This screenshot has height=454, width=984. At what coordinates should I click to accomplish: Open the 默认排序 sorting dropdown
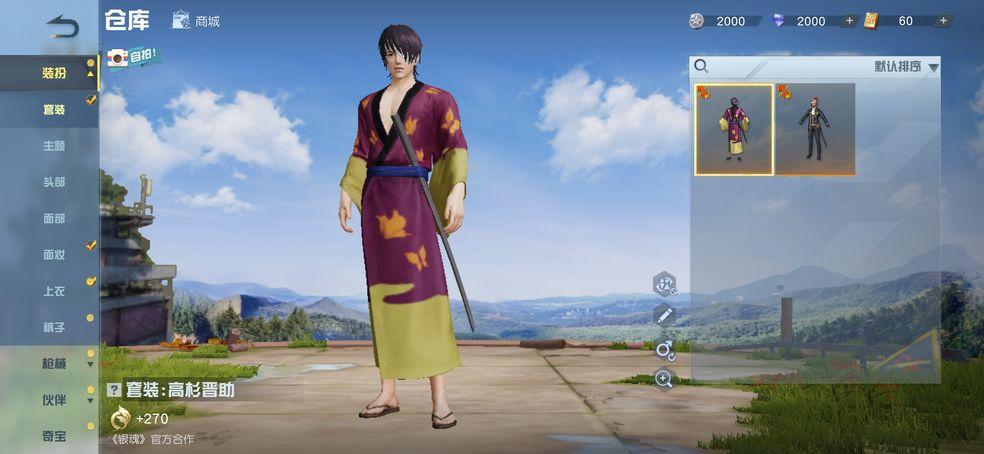[x=906, y=67]
